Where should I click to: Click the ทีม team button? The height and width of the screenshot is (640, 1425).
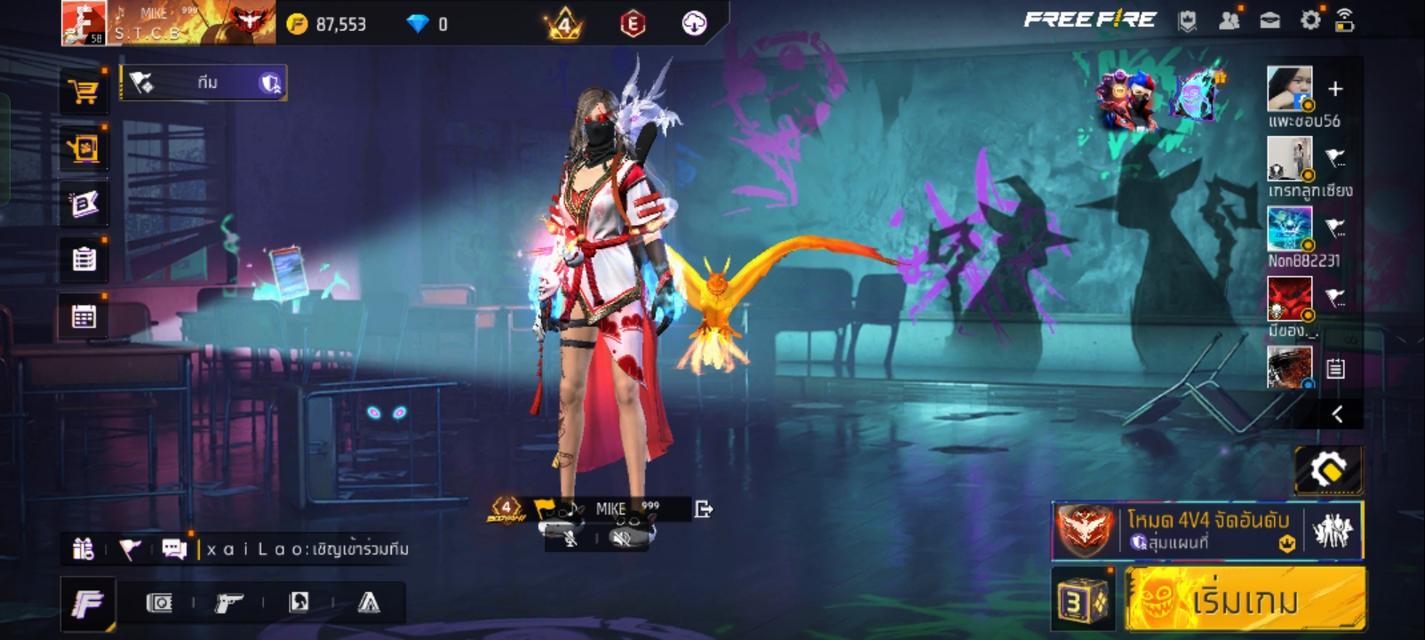pos(204,83)
